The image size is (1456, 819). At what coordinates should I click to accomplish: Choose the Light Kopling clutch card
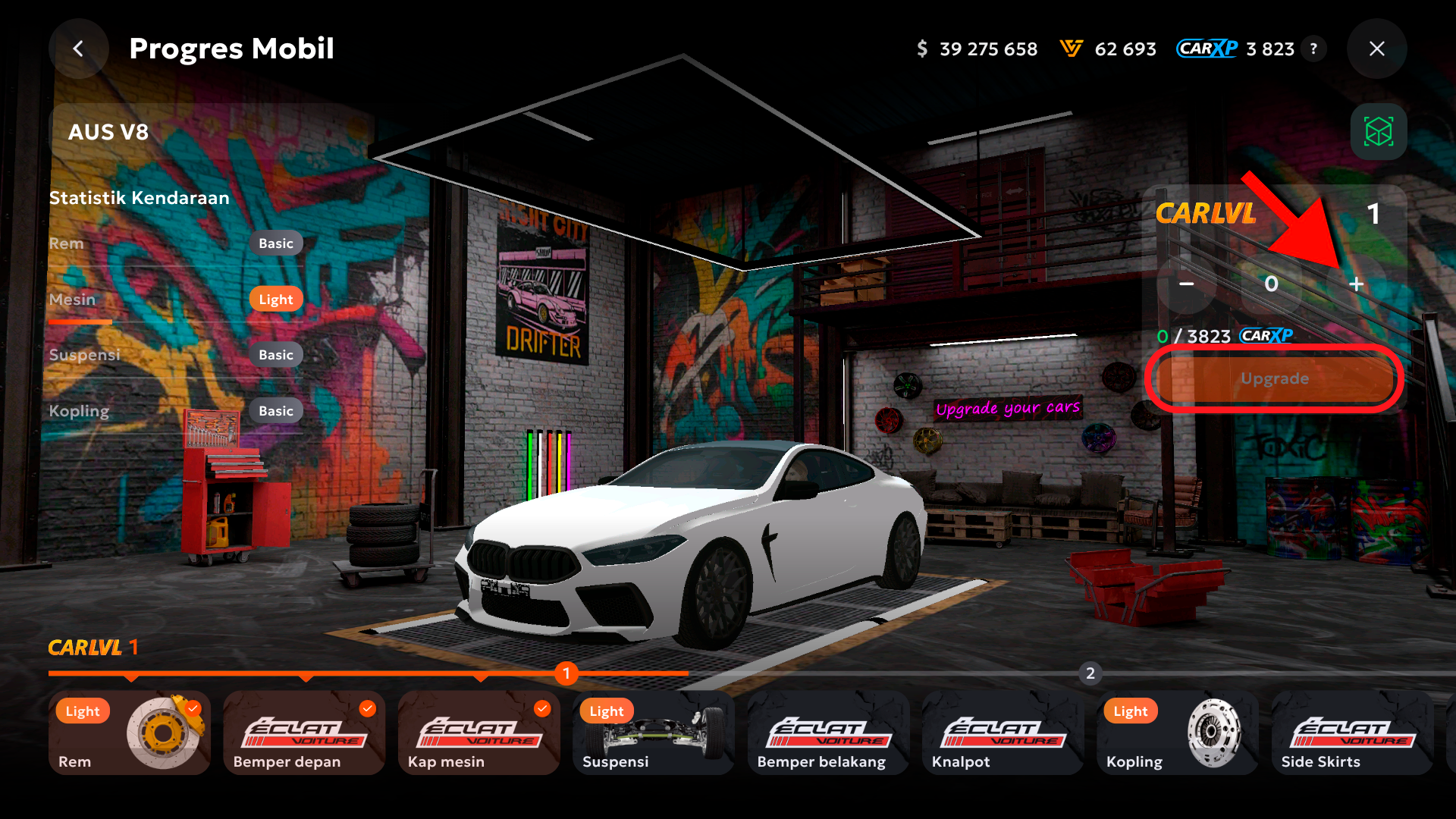1177,733
